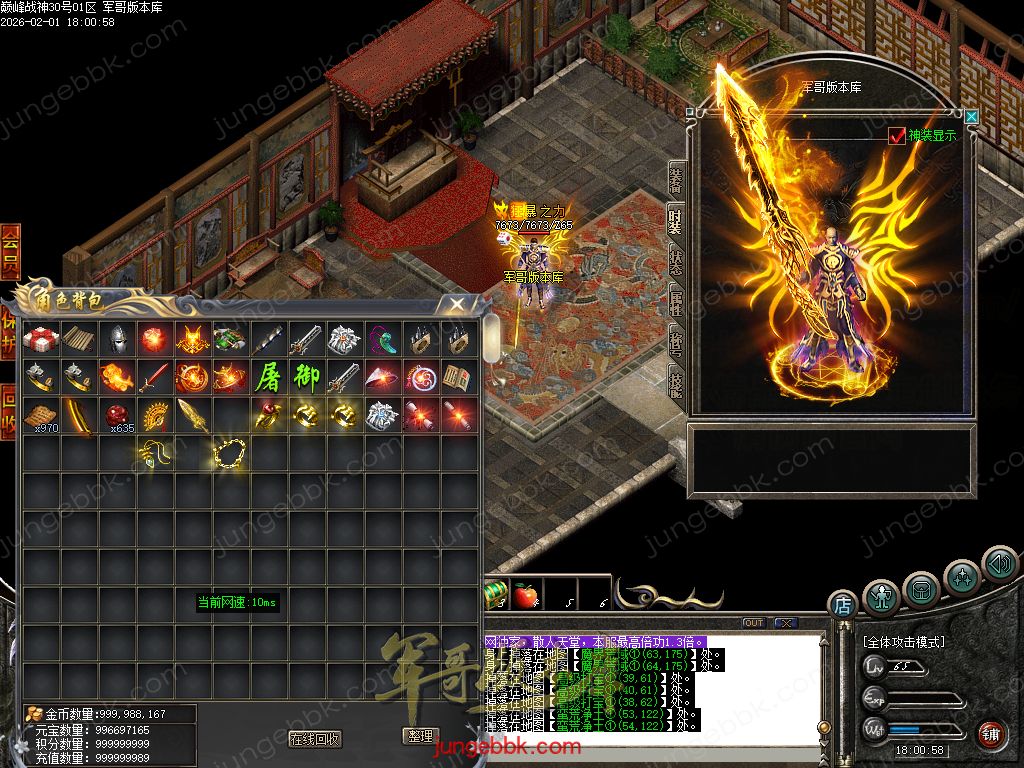
Task: Select the red-and-white gift box item
Action: (x=41, y=339)
